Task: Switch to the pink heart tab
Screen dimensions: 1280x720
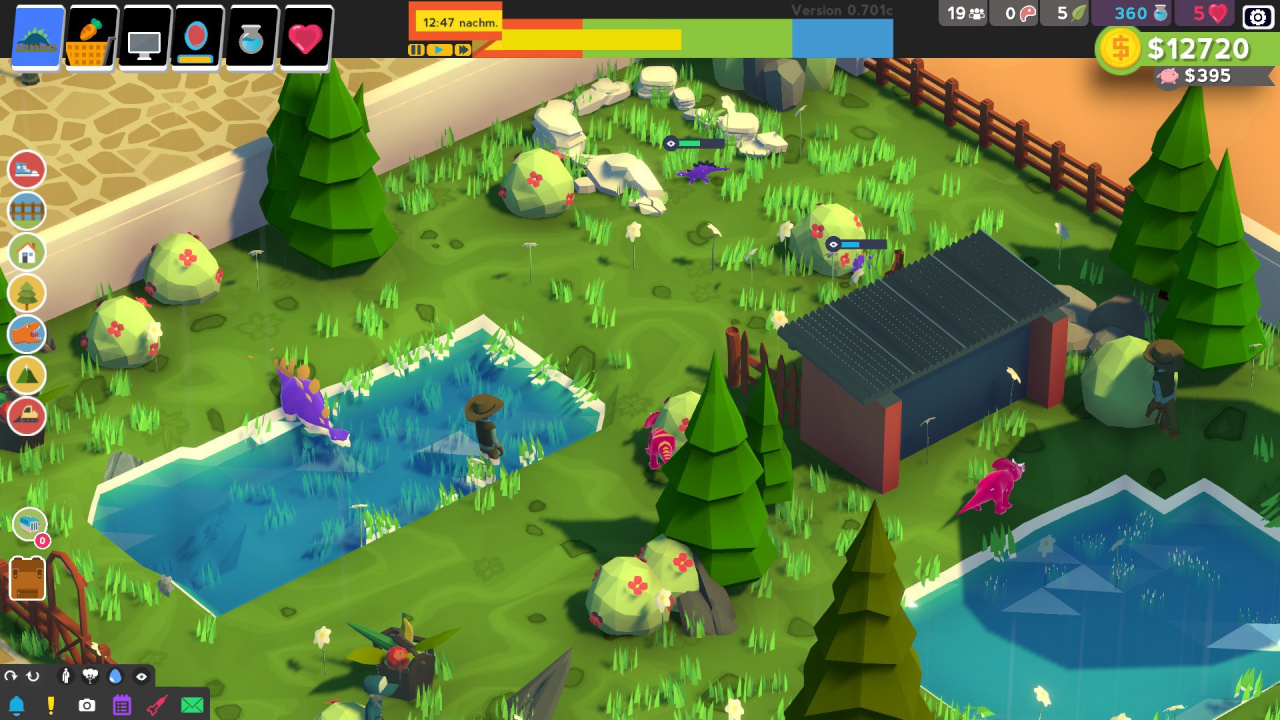Action: pyautogui.click(x=306, y=39)
